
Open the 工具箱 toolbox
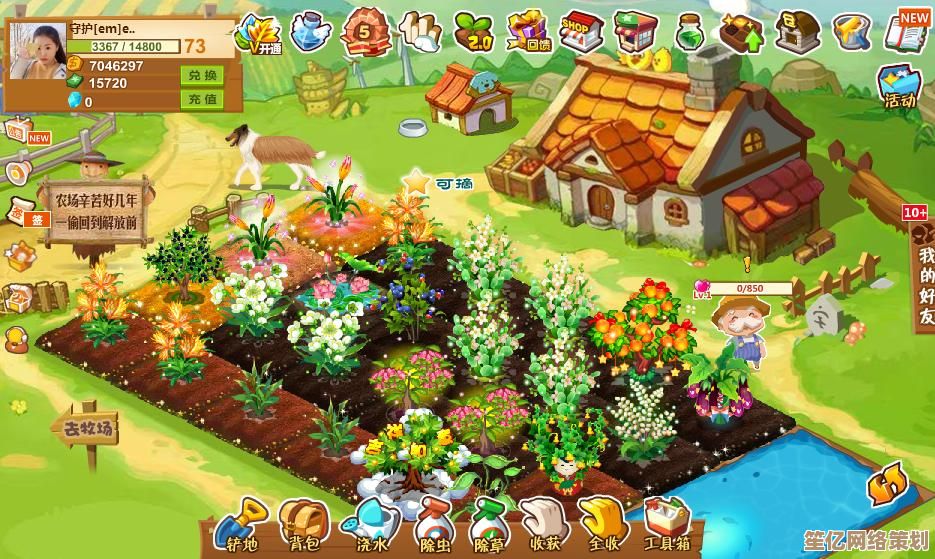click(x=666, y=520)
